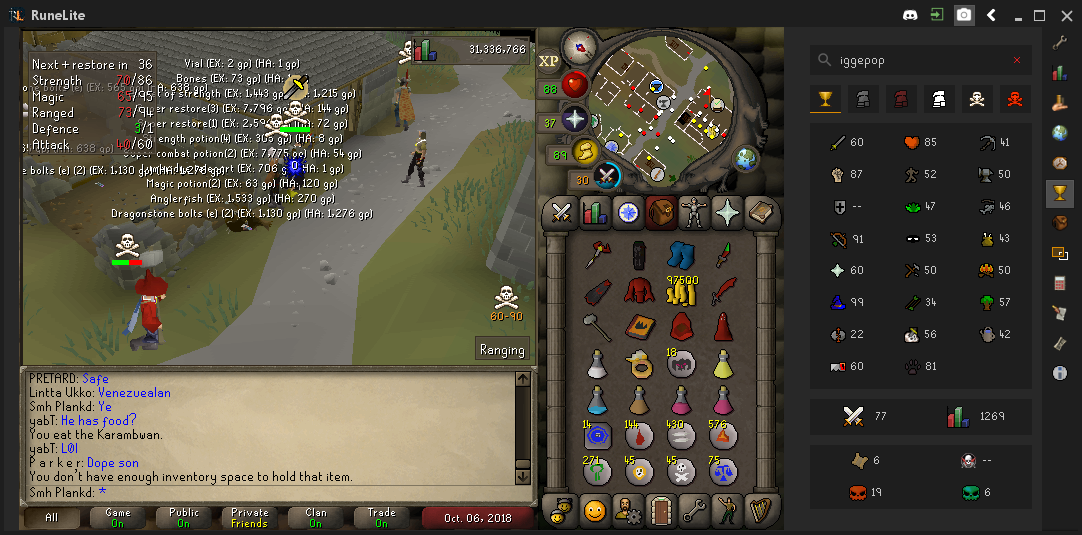Open the Magic spellbook tab

pyautogui.click(x=761, y=212)
